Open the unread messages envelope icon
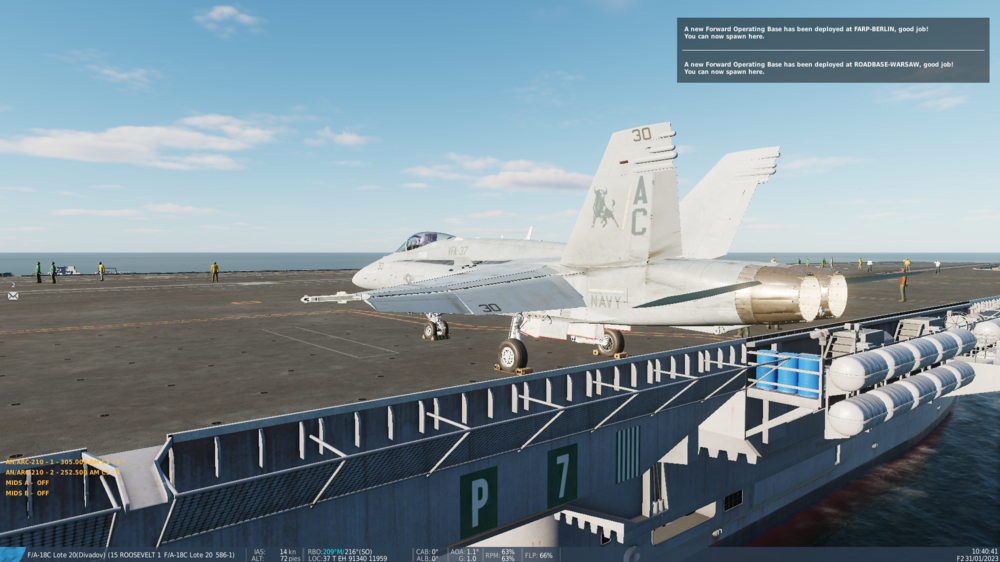Screen dimensions: 1000x562 click(x=13, y=295)
